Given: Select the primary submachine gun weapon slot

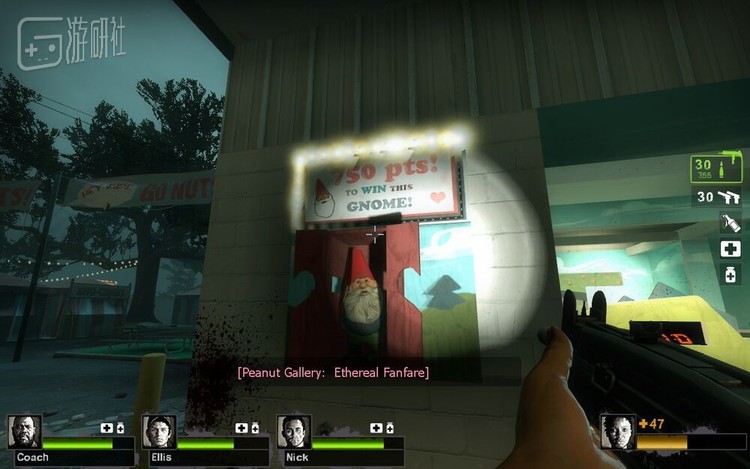Looking at the screenshot, I should pos(718,168).
